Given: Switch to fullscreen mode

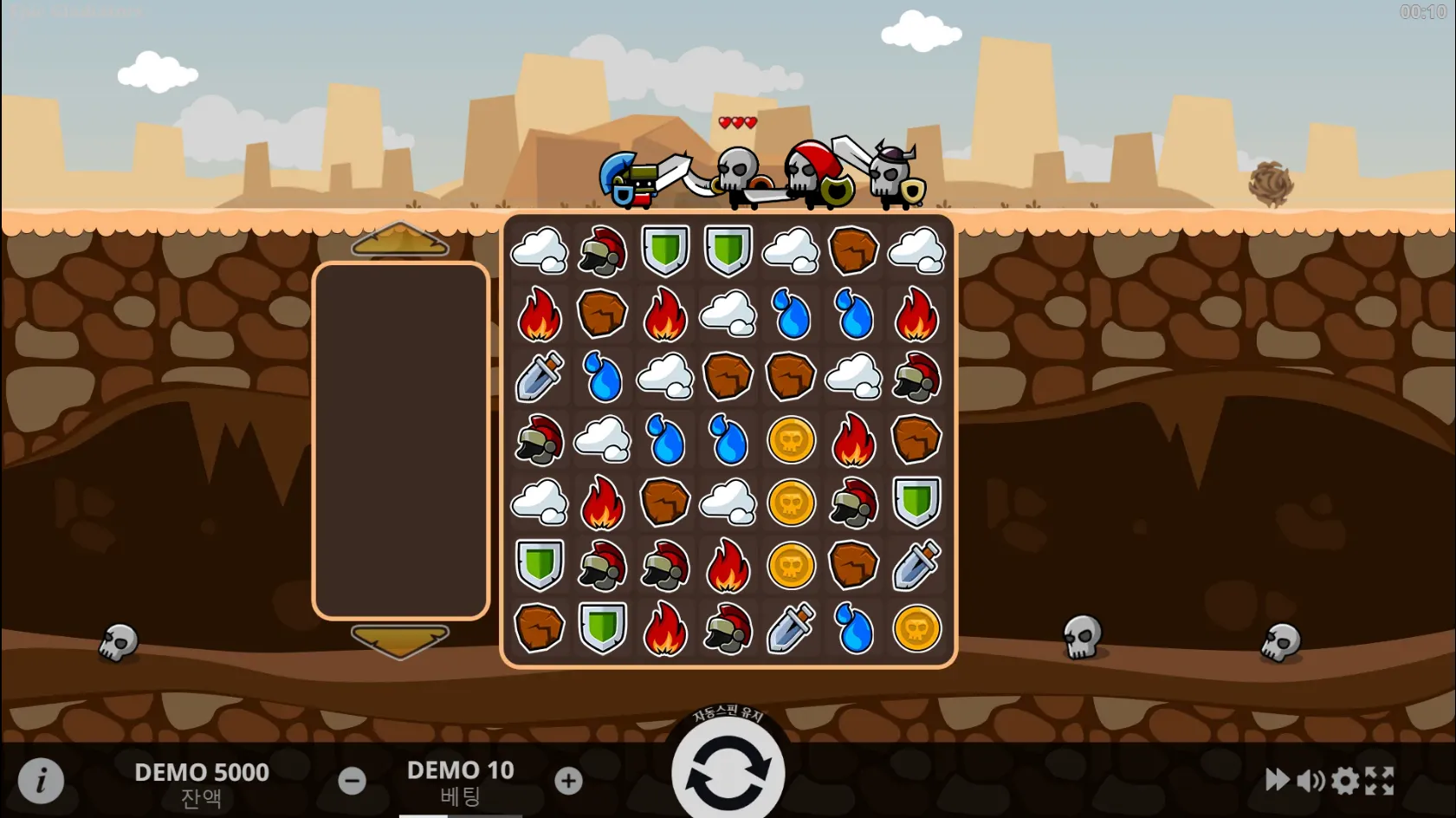Looking at the screenshot, I should point(1380,781).
